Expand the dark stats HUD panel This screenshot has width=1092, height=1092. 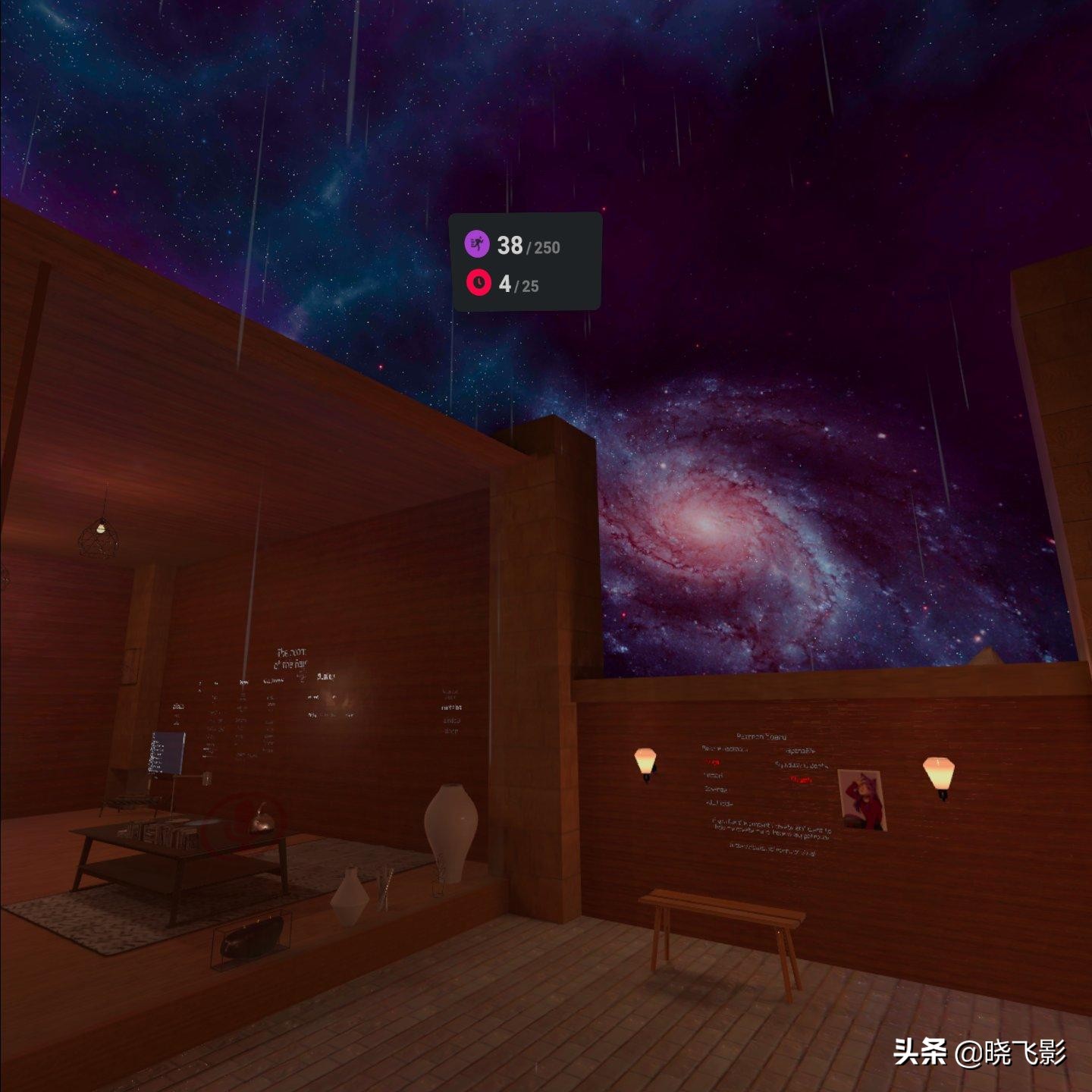pos(527,262)
